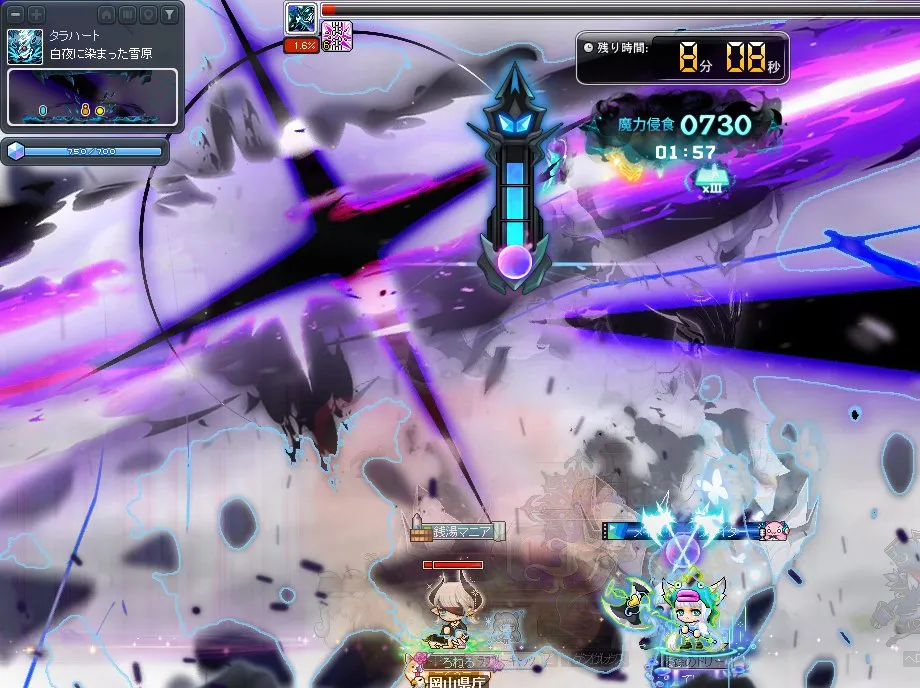
Task: Click the minimap plus button
Action: [36, 14]
